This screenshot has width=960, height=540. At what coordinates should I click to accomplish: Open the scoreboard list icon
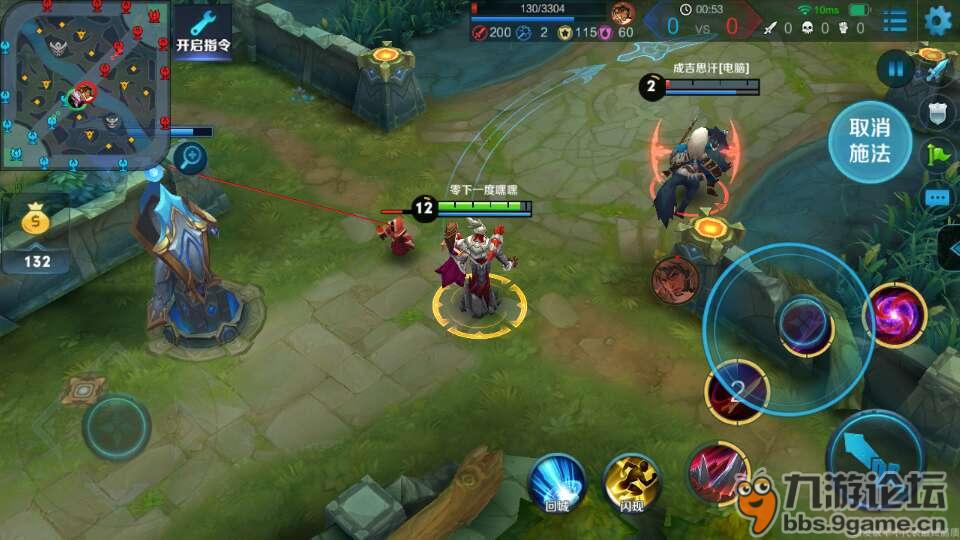pyautogui.click(x=896, y=20)
